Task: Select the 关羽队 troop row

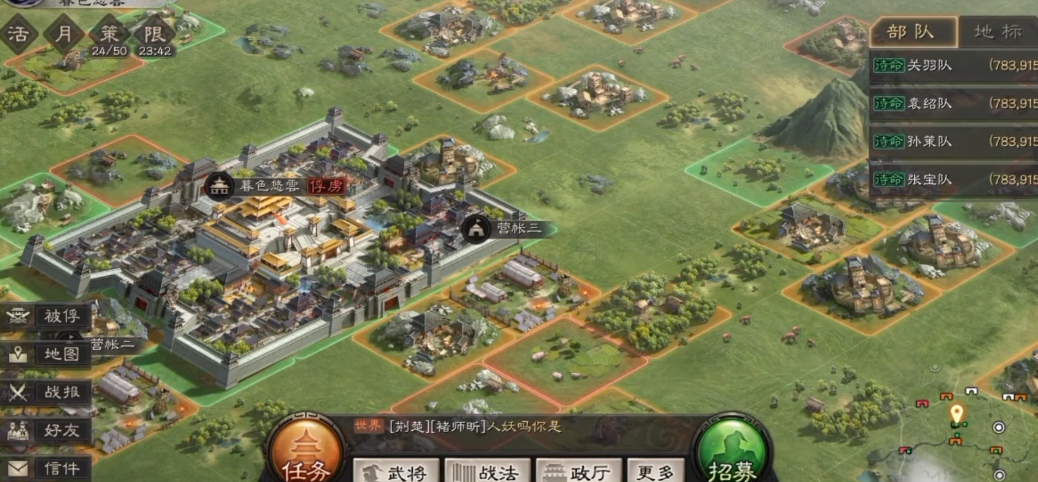Action: click(x=953, y=66)
